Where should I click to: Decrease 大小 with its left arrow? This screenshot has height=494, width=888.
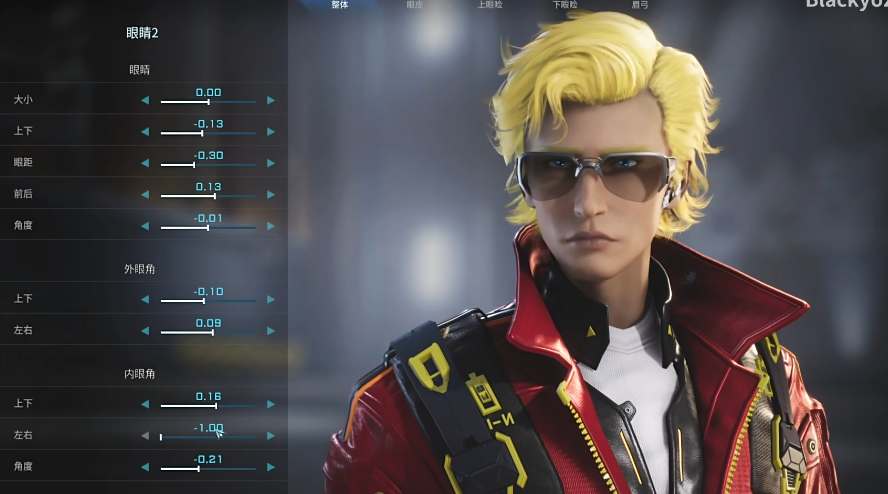coord(145,101)
